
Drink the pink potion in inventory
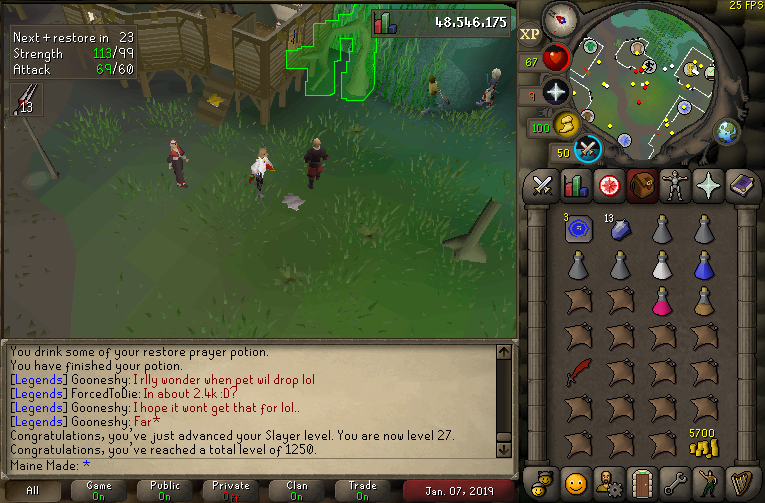(663, 300)
